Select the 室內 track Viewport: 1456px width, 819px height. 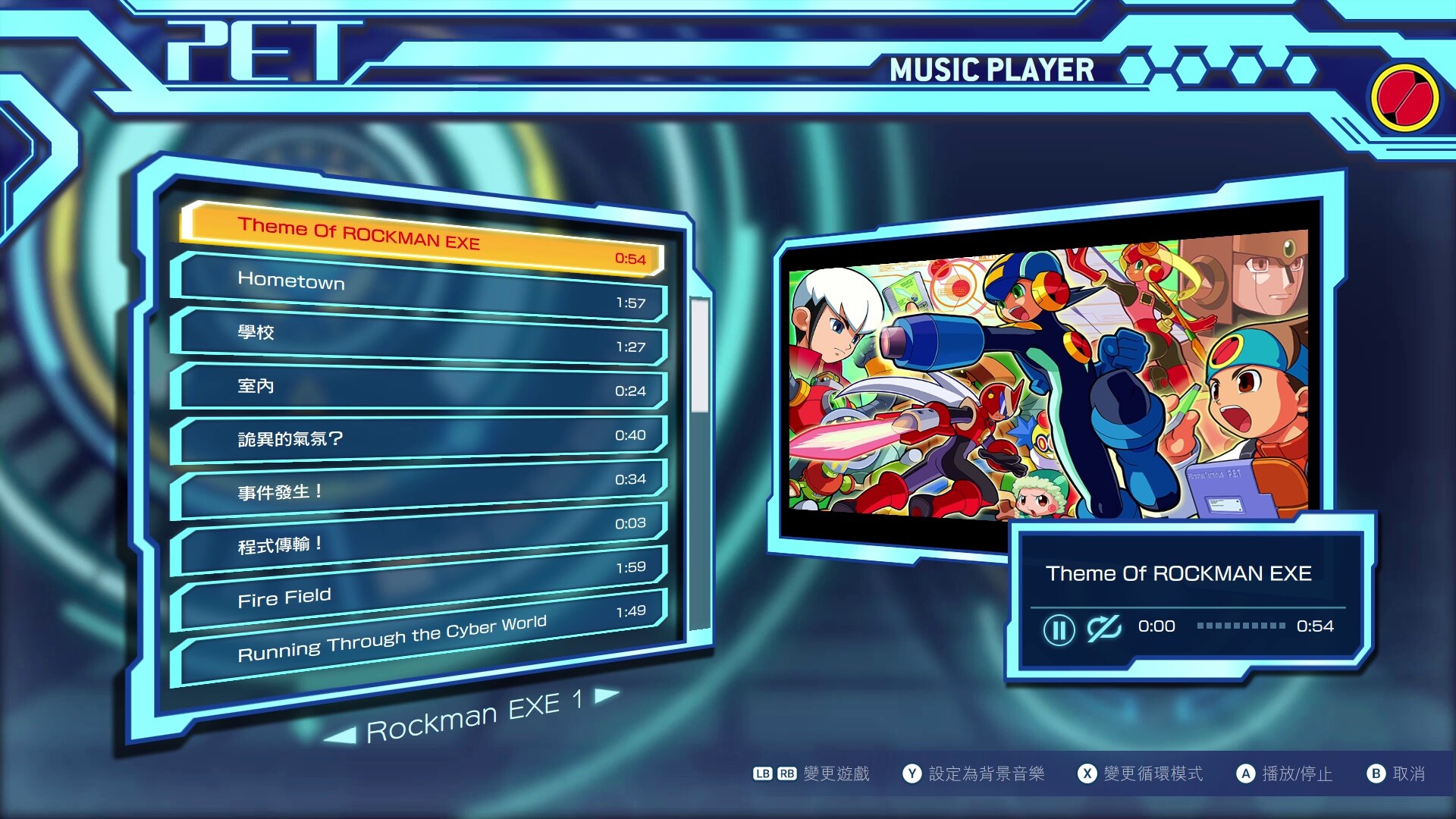[x=421, y=388]
